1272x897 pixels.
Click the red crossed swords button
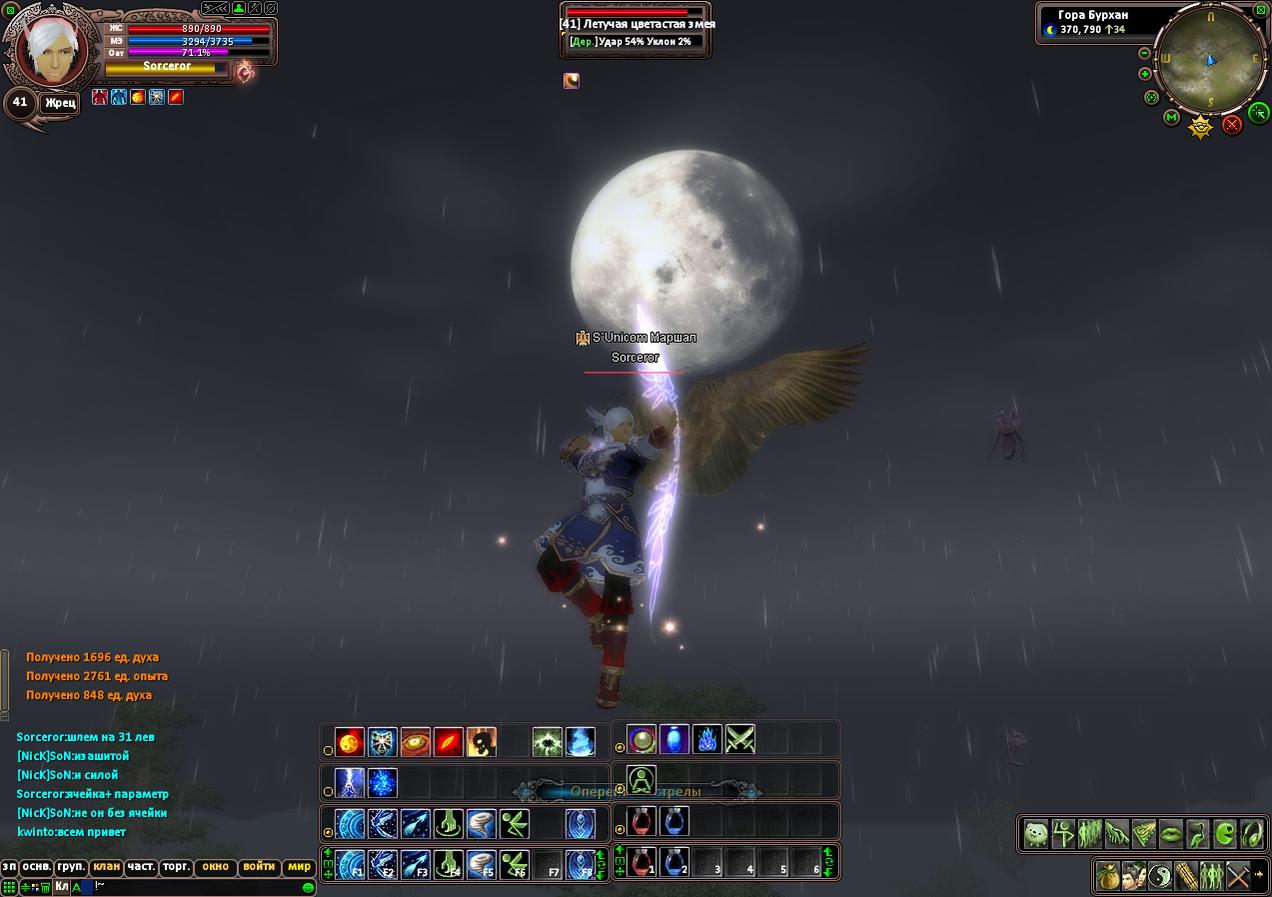(x=1232, y=124)
